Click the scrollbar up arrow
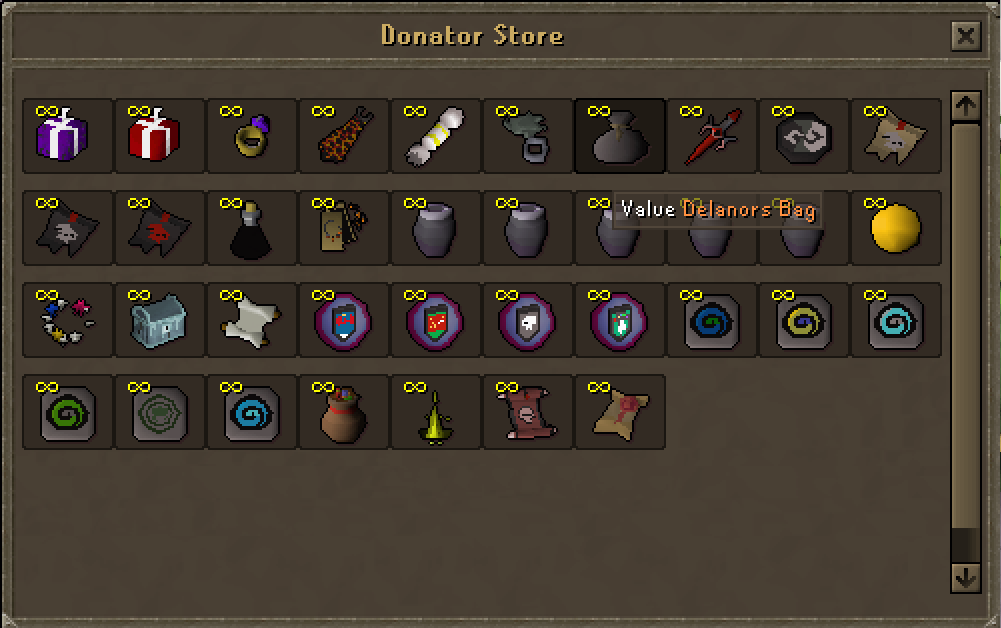Screen dimensions: 1001x628 965,105
